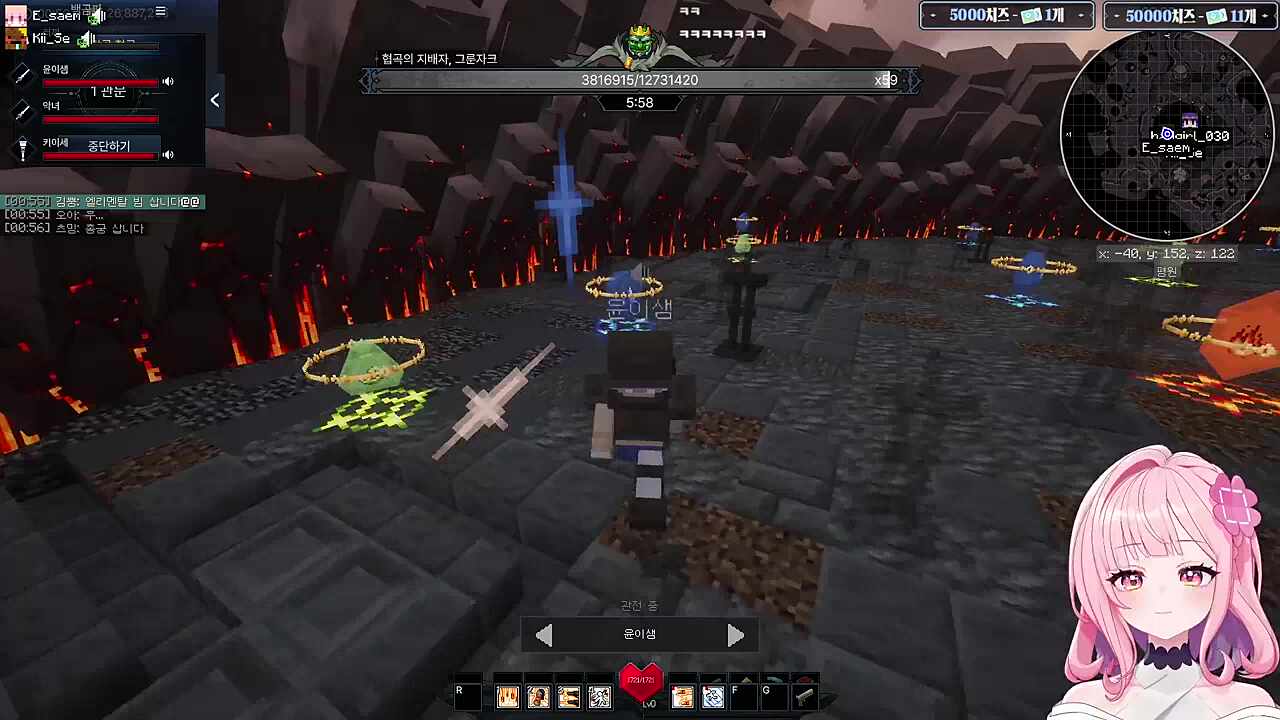1280x720 pixels.
Task: Click the 5000치즈 donation goal banner
Action: tap(1006, 16)
